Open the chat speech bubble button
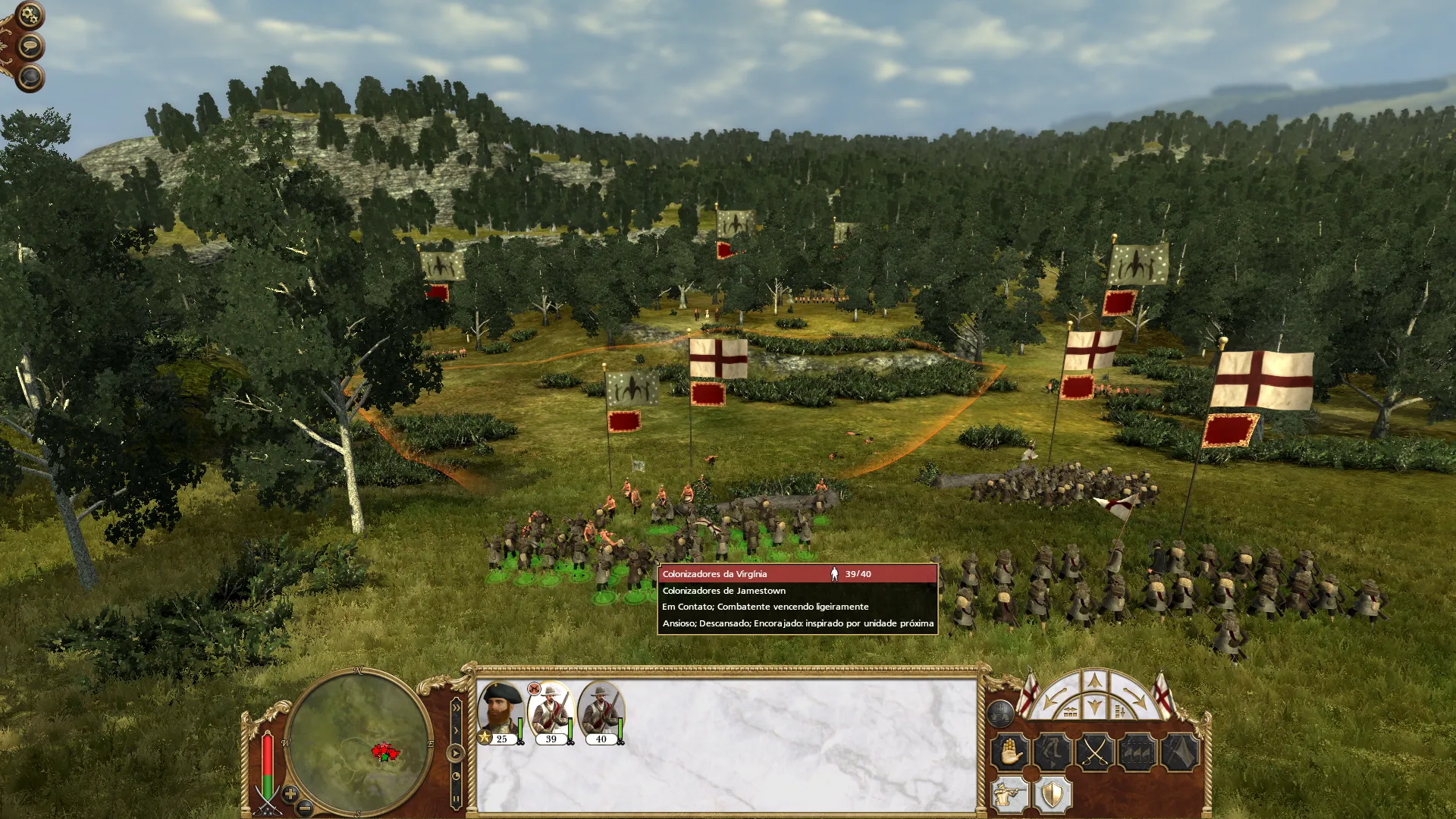This screenshot has height=819, width=1456. 30,46
